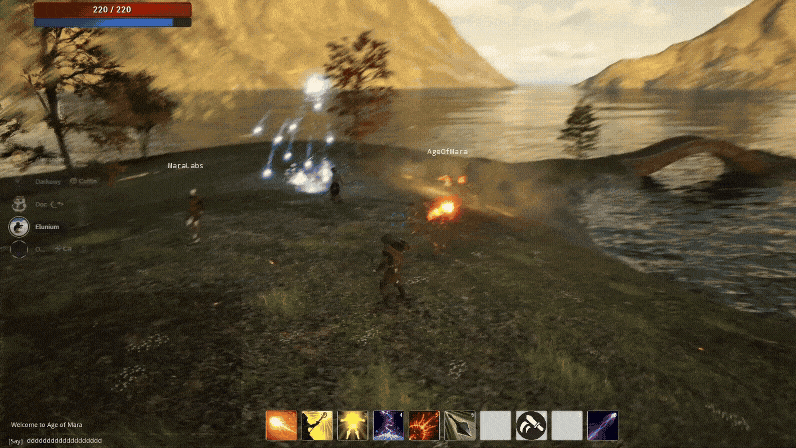Activate the staff-wielding figure ability
This screenshot has width=796, height=448.
click(317, 425)
